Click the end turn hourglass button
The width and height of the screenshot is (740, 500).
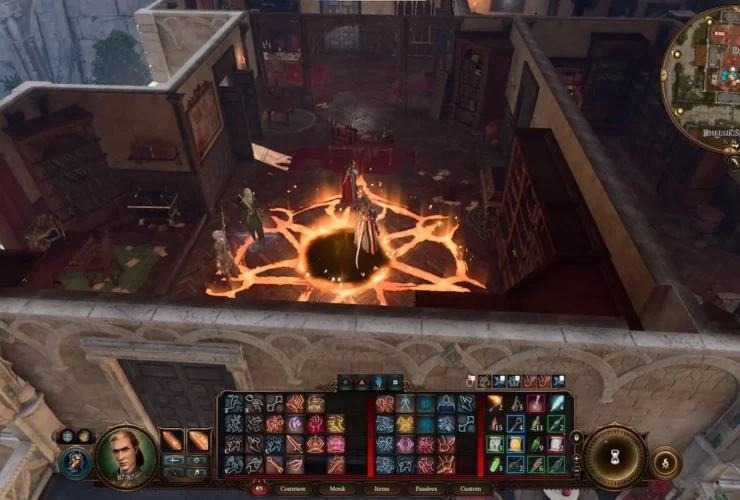614,456
